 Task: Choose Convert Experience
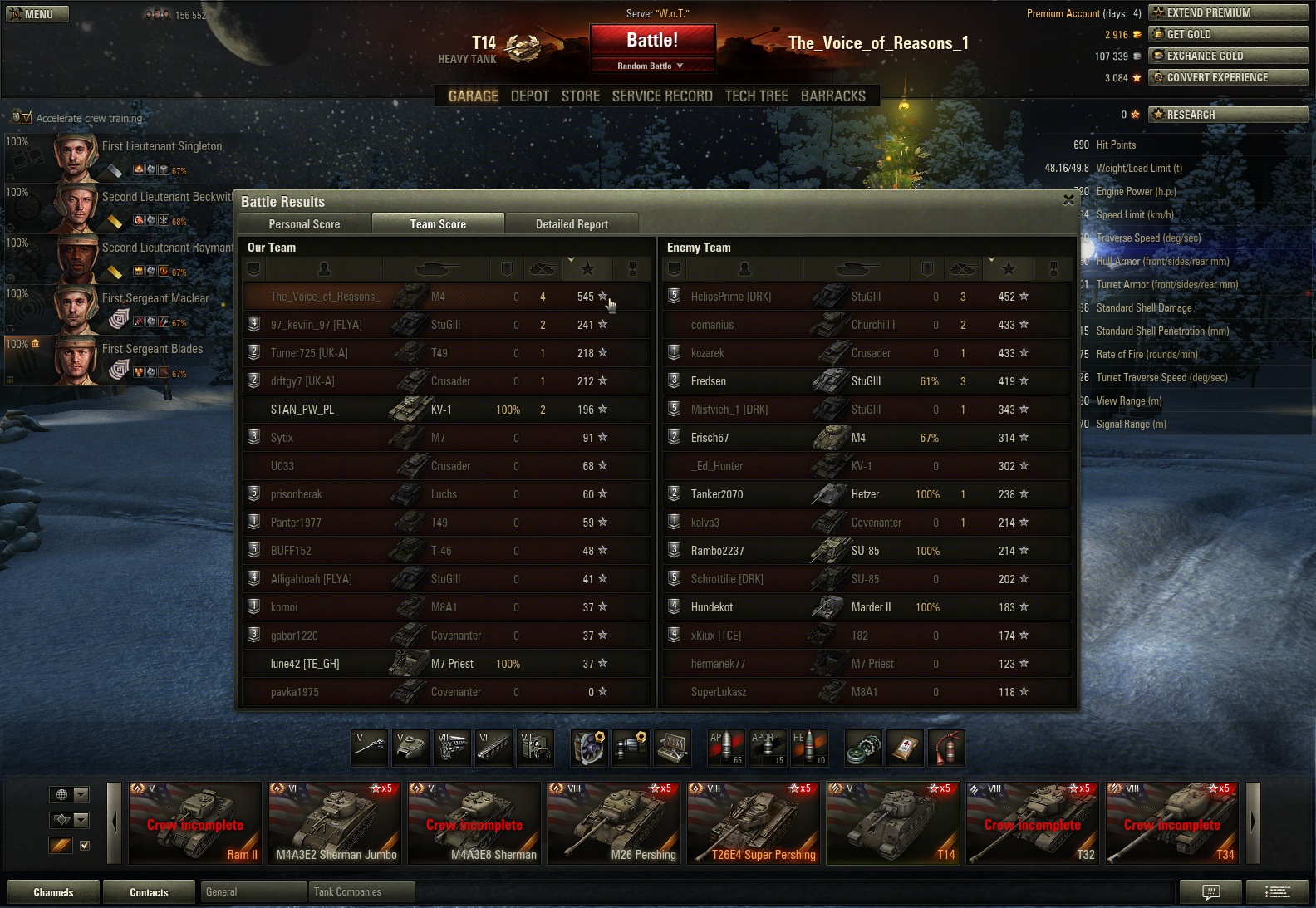point(1227,77)
